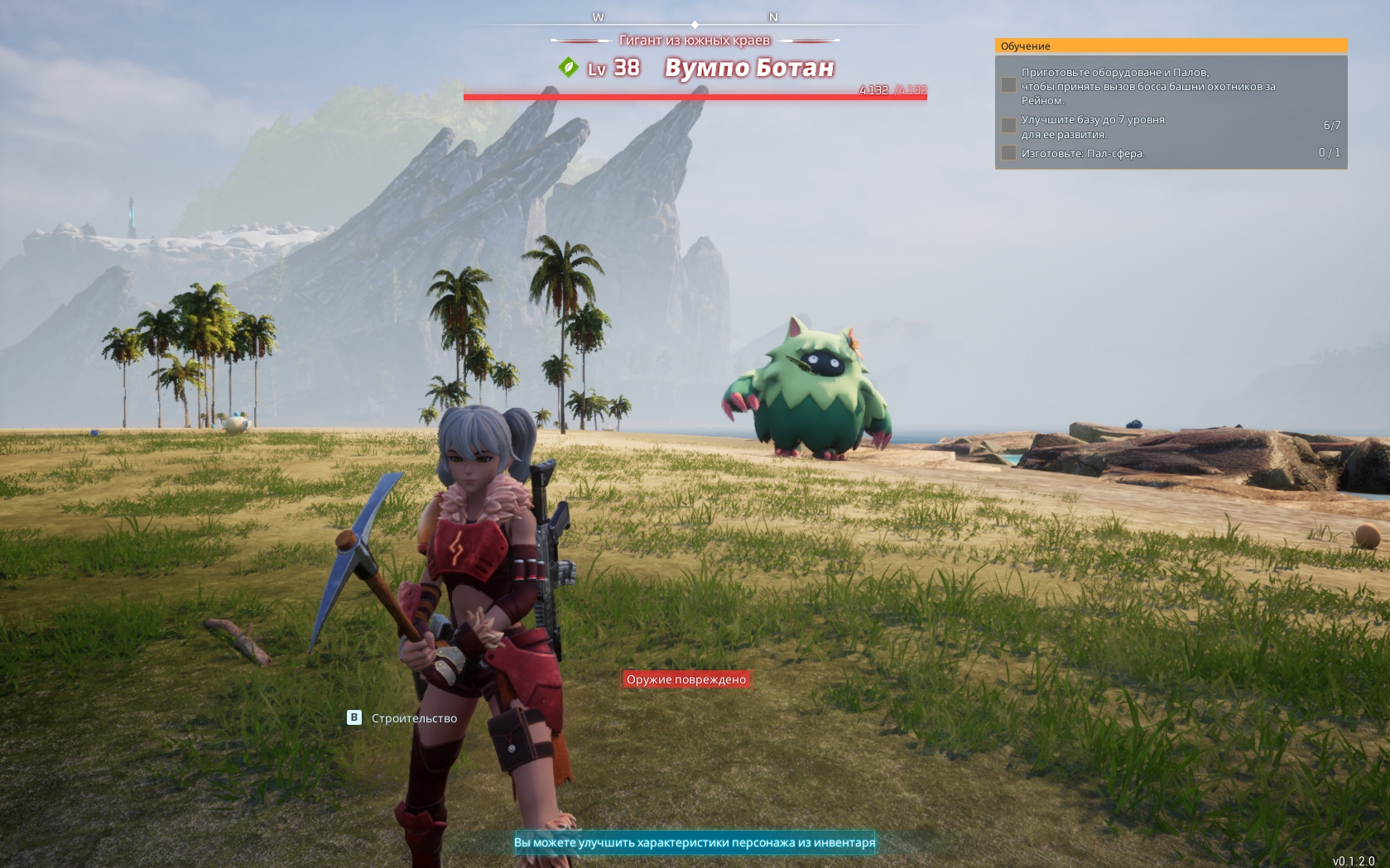The image size is (1390, 868).
Task: Select the orange Обучение tutorial header
Action: [x=1171, y=46]
